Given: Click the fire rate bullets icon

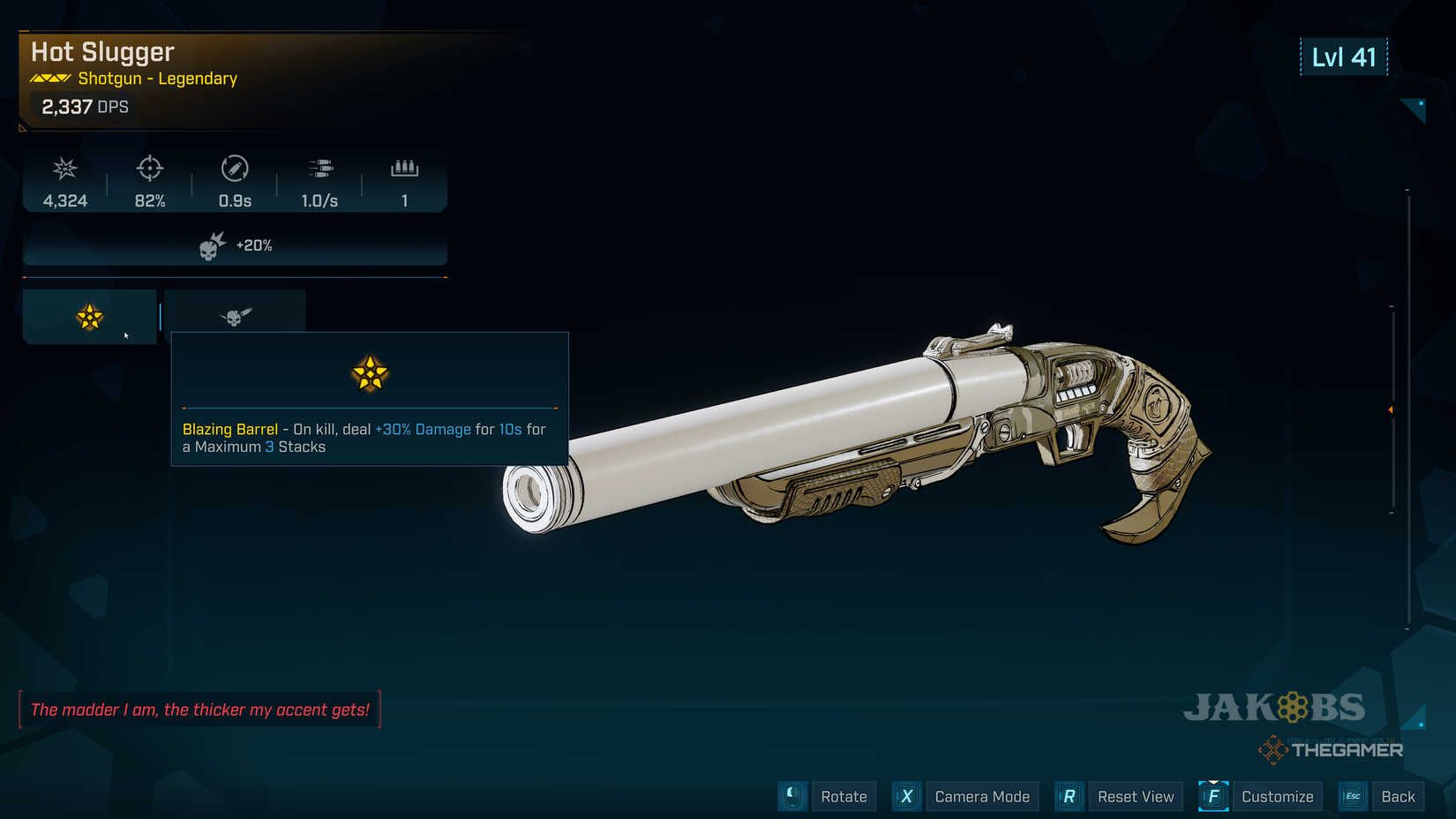Looking at the screenshot, I should point(319,169).
